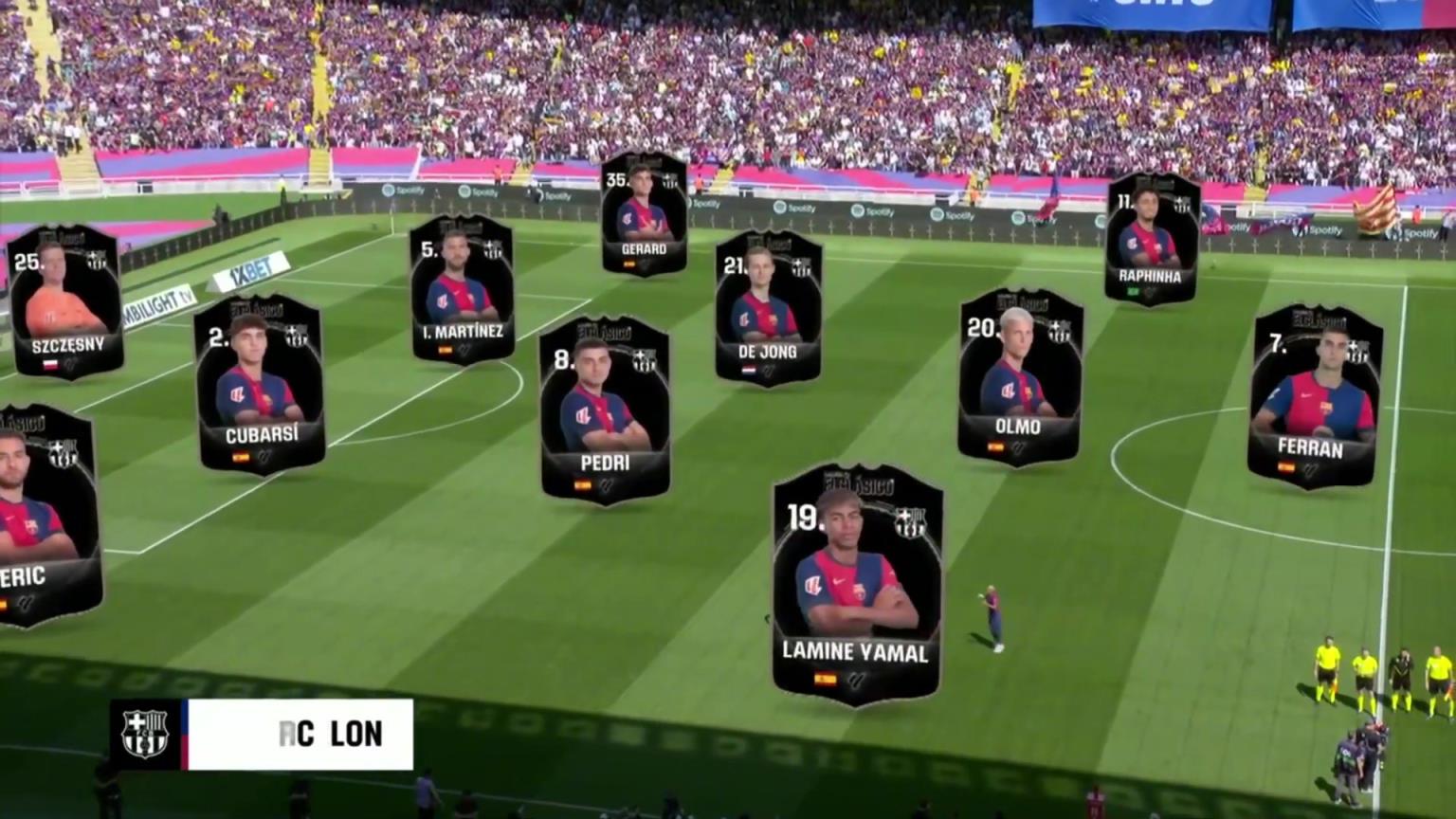The width and height of the screenshot is (1456, 819).
Task: Select the Olmo number 20 card
Action: (1019, 377)
